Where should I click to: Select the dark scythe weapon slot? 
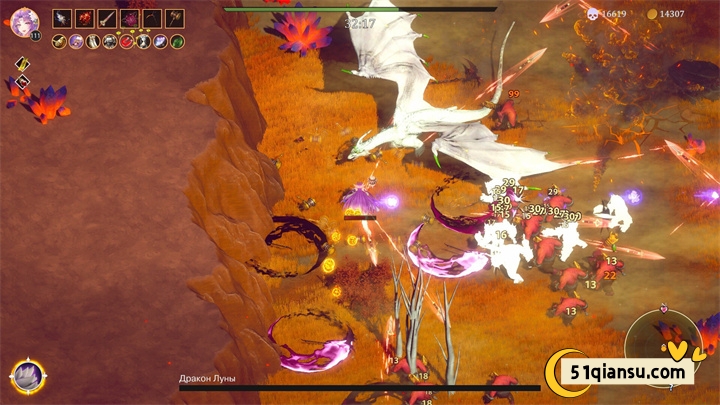pos(152,18)
